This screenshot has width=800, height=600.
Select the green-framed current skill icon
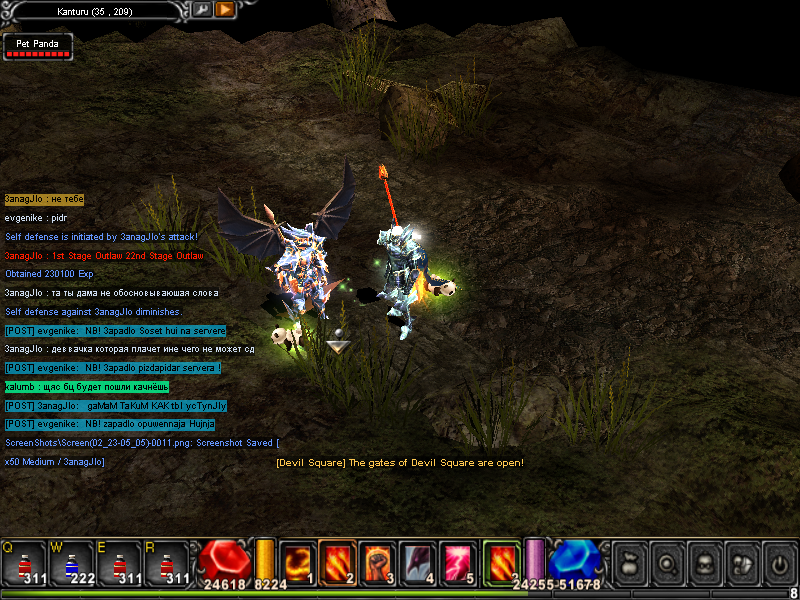501,562
